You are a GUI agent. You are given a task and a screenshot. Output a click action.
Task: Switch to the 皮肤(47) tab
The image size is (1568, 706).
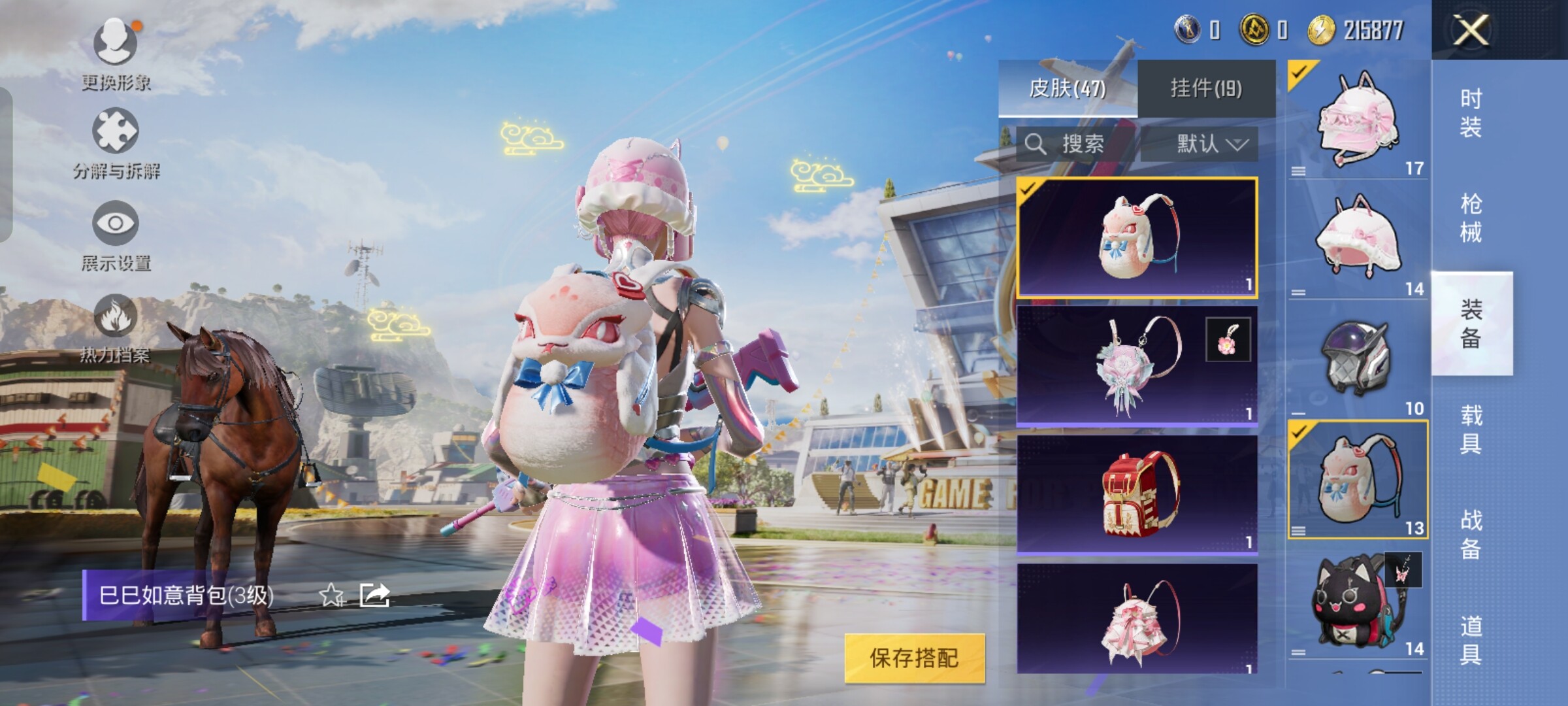click(x=1068, y=88)
